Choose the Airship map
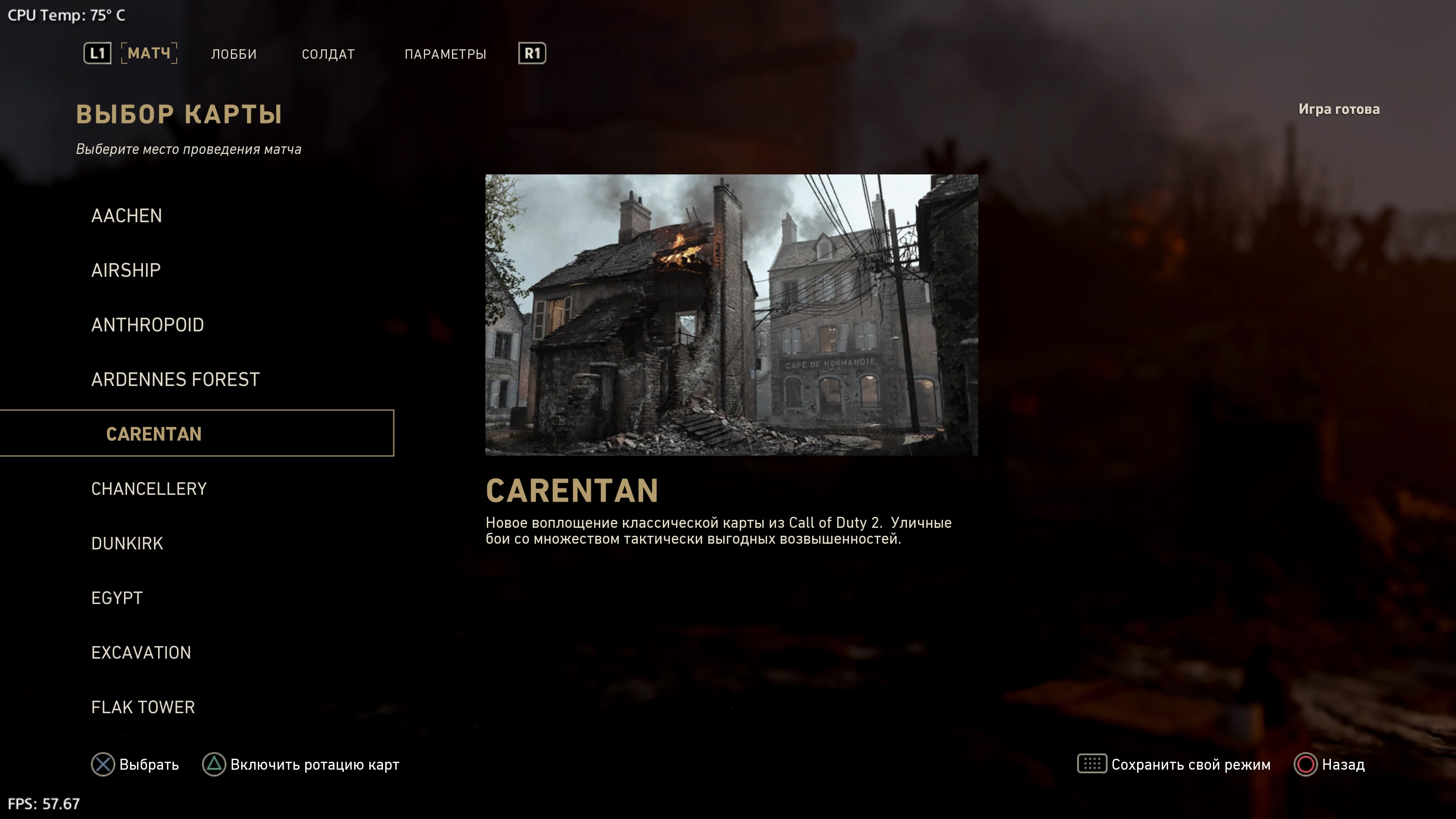Image resolution: width=1456 pixels, height=819 pixels. (126, 270)
